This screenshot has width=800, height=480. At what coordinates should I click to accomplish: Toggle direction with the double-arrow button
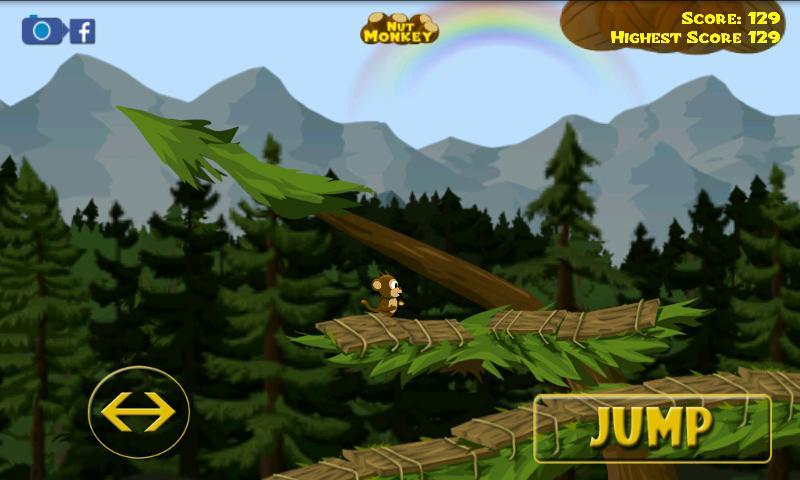[138, 411]
